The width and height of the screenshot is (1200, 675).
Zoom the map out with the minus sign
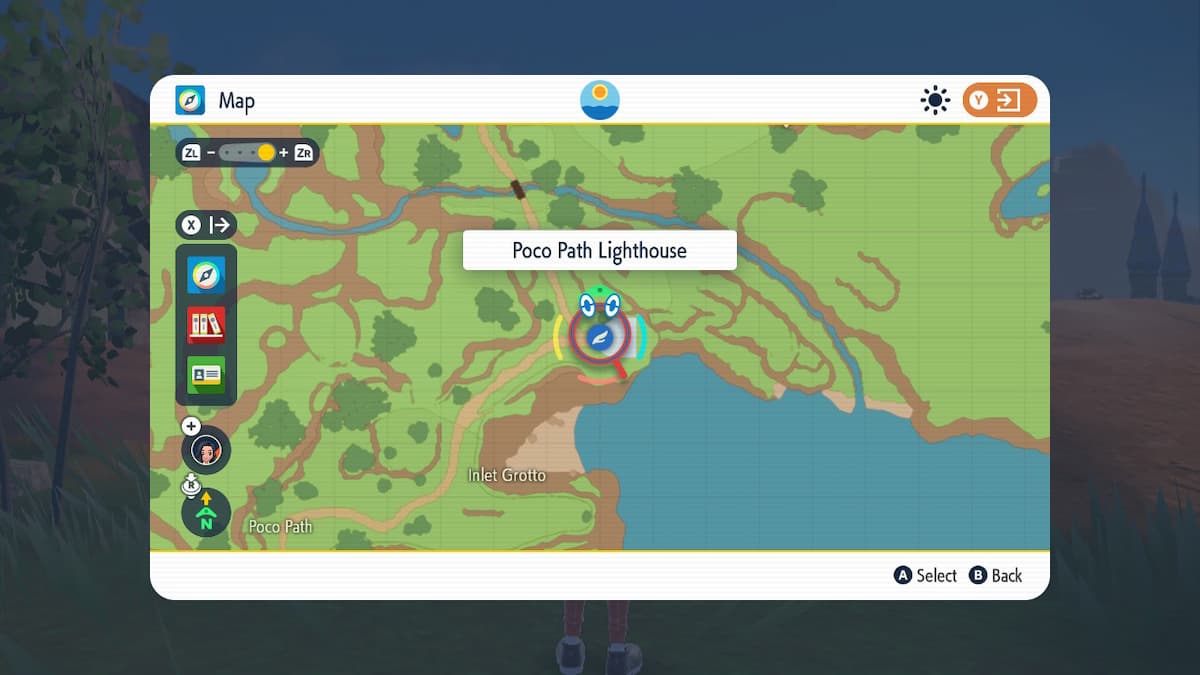[x=211, y=153]
